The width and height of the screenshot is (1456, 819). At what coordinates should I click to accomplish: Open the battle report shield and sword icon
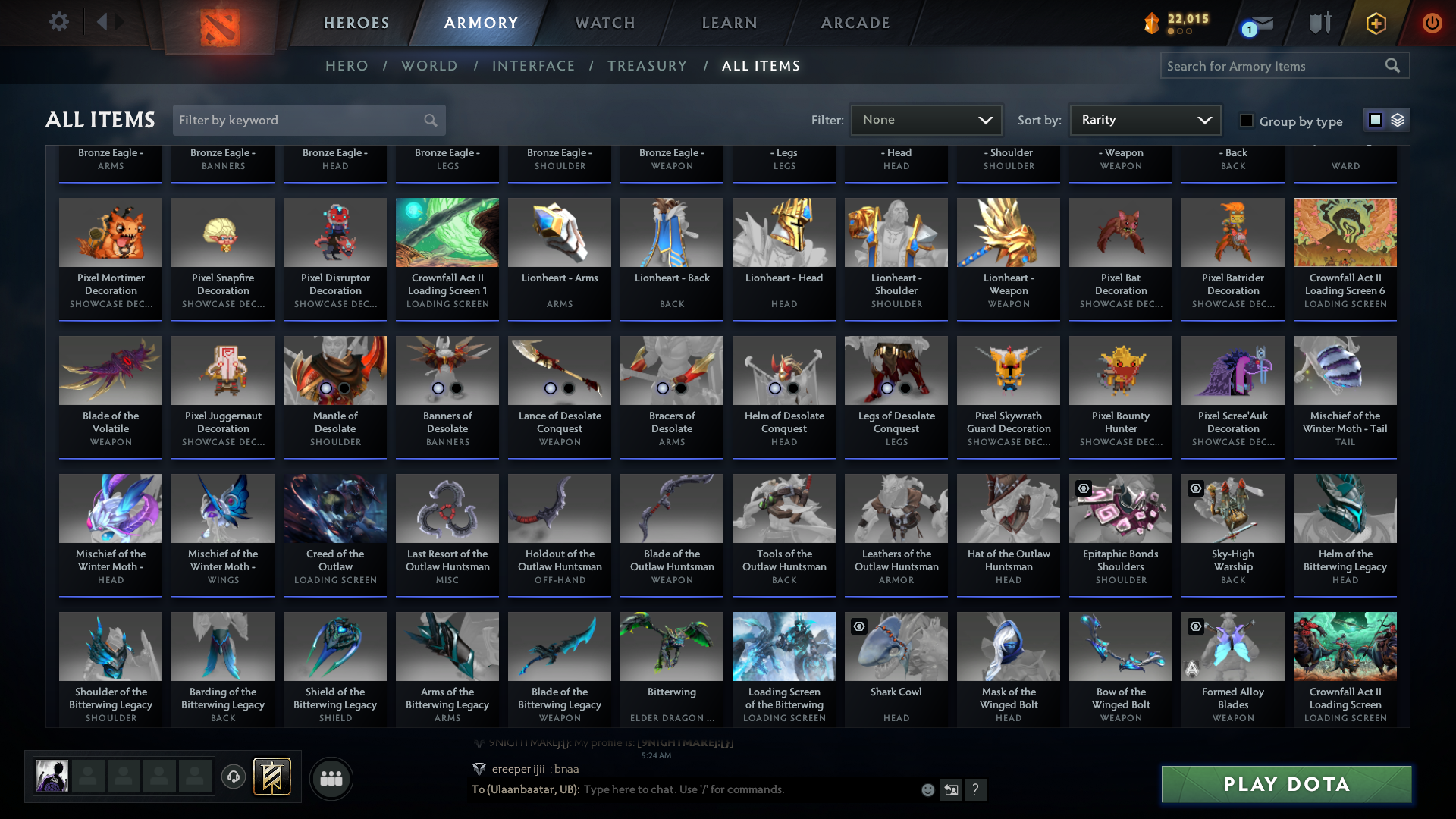pyautogui.click(x=1319, y=23)
